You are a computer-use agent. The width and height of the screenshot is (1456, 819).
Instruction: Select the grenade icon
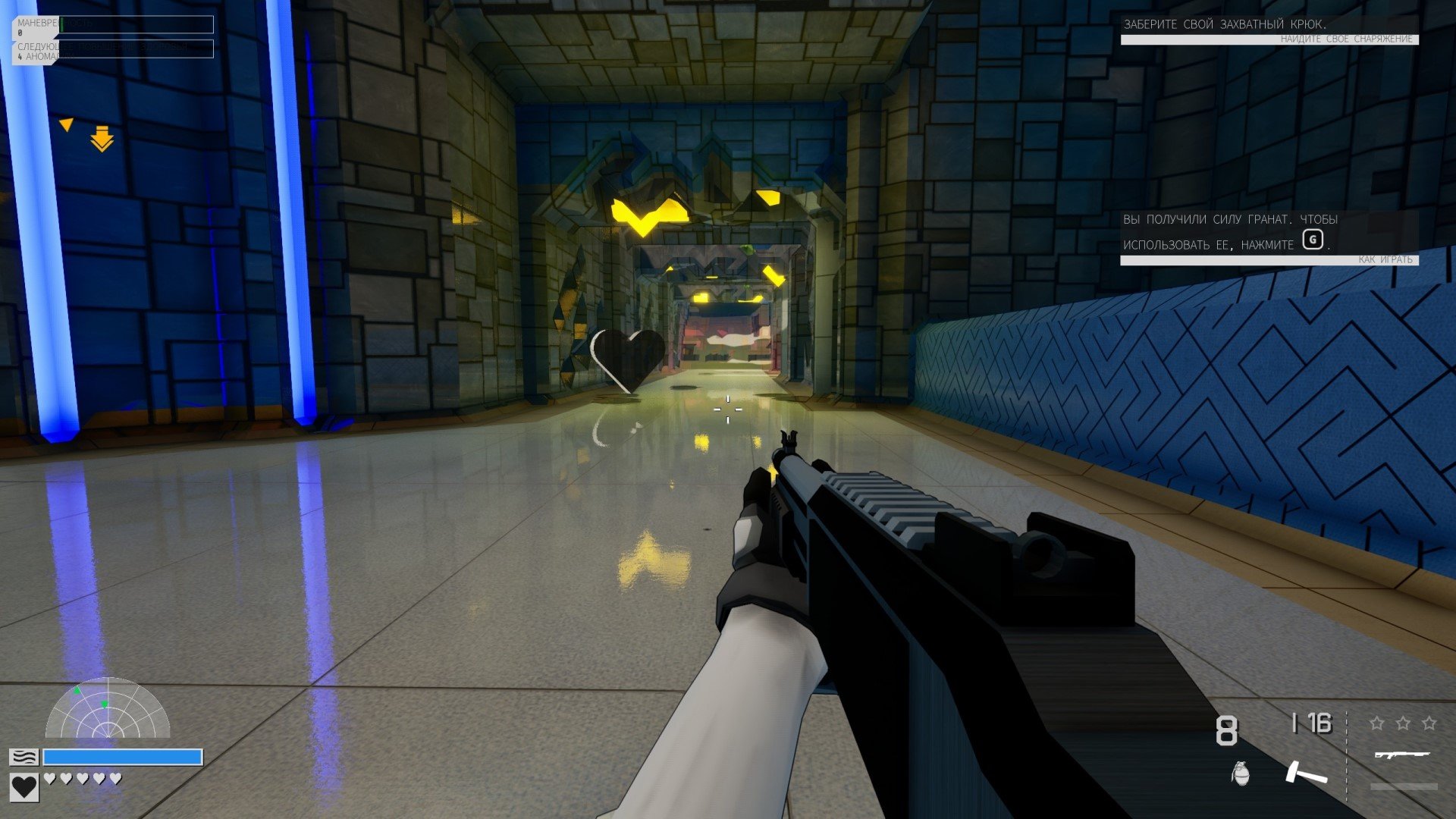click(x=1241, y=773)
